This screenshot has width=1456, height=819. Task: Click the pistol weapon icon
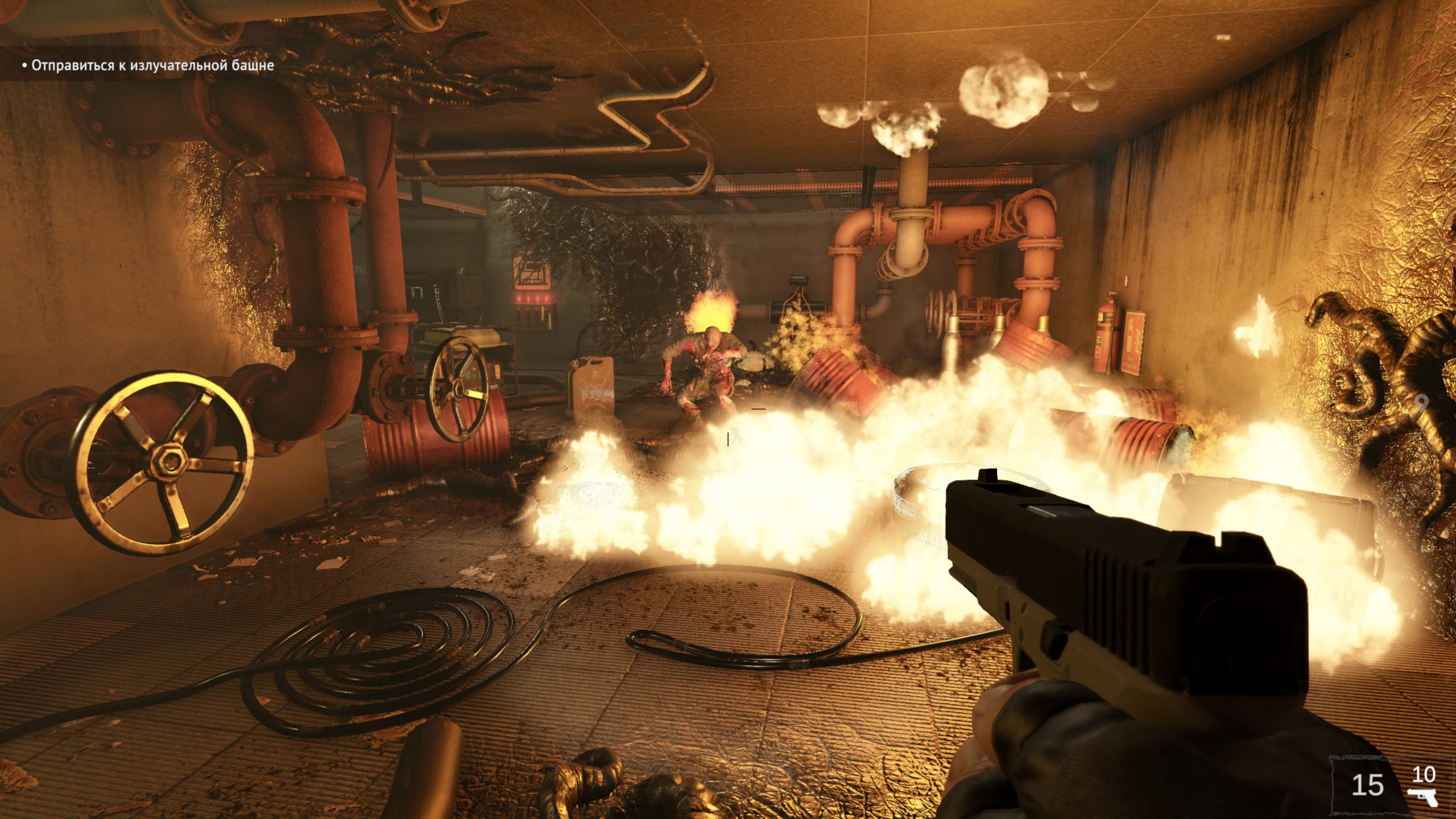coord(1422,797)
